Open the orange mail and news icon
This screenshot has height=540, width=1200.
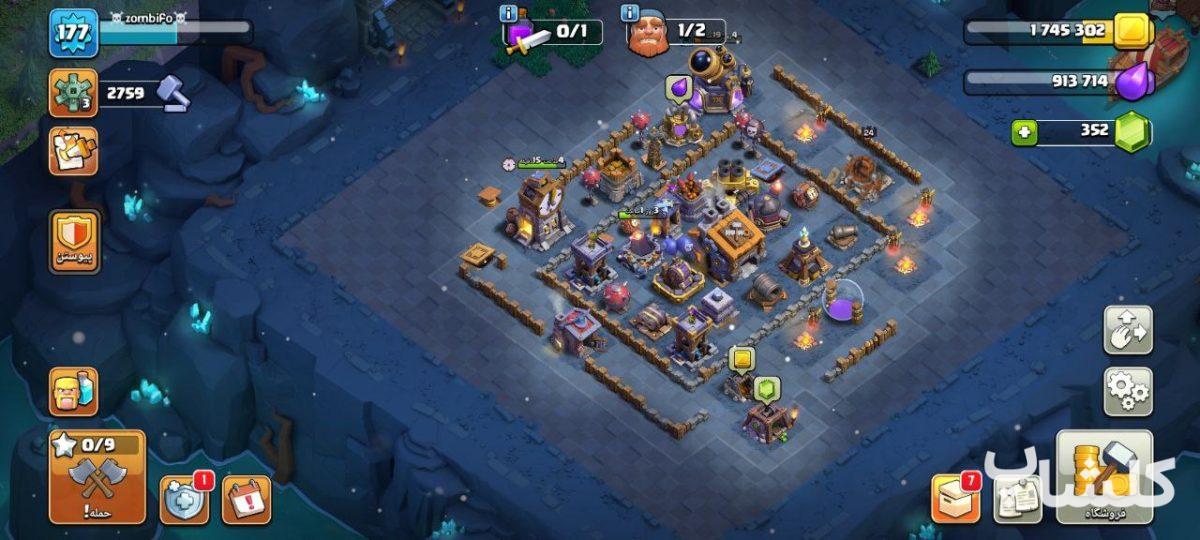click(x=74, y=151)
